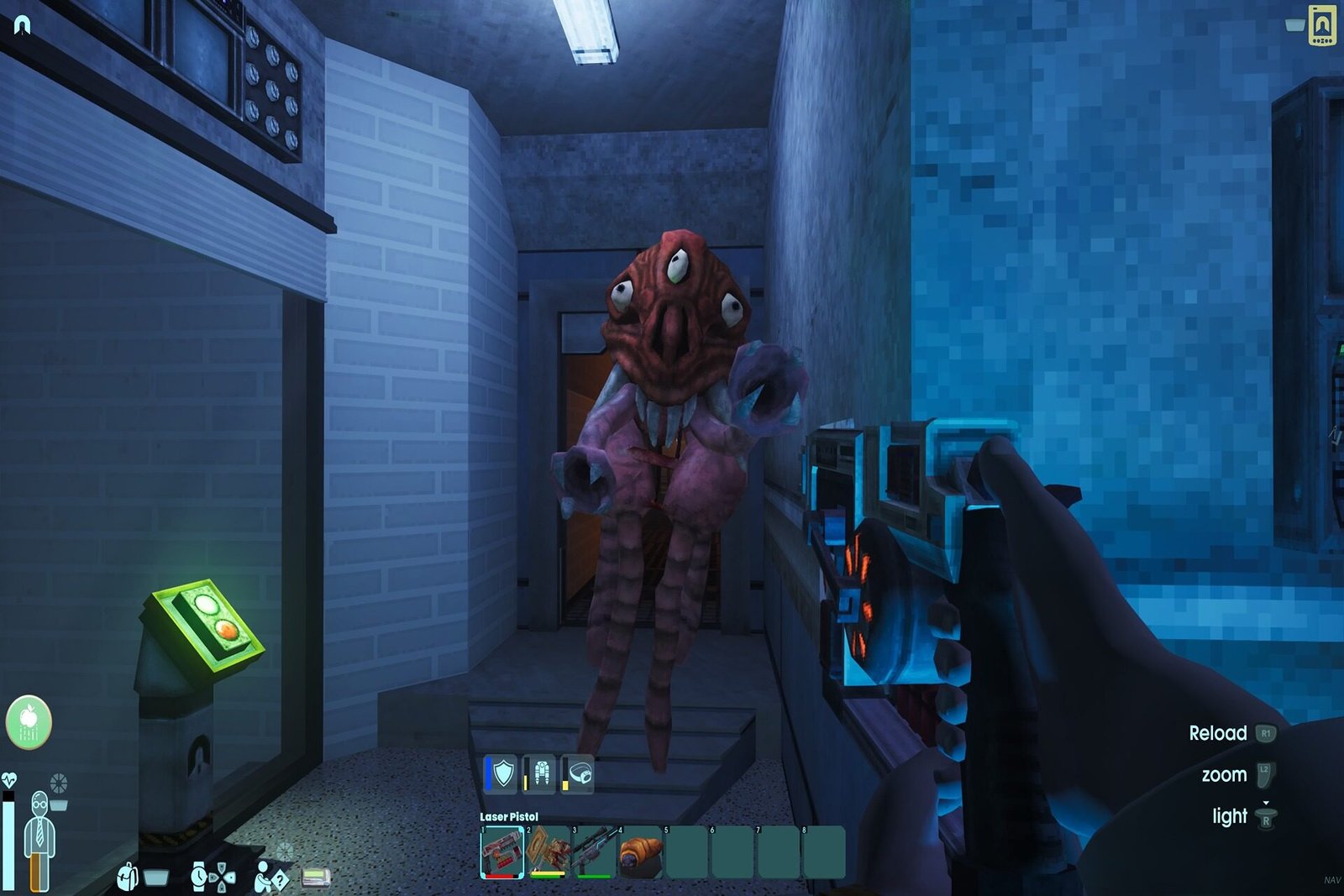1344x896 pixels.
Task: Open the yellow PDA device icon
Action: pos(1323,25)
